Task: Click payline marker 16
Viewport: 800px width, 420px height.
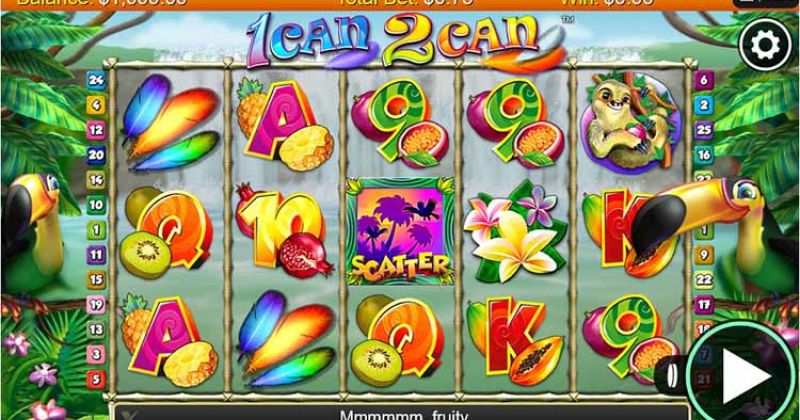Action: (704, 154)
